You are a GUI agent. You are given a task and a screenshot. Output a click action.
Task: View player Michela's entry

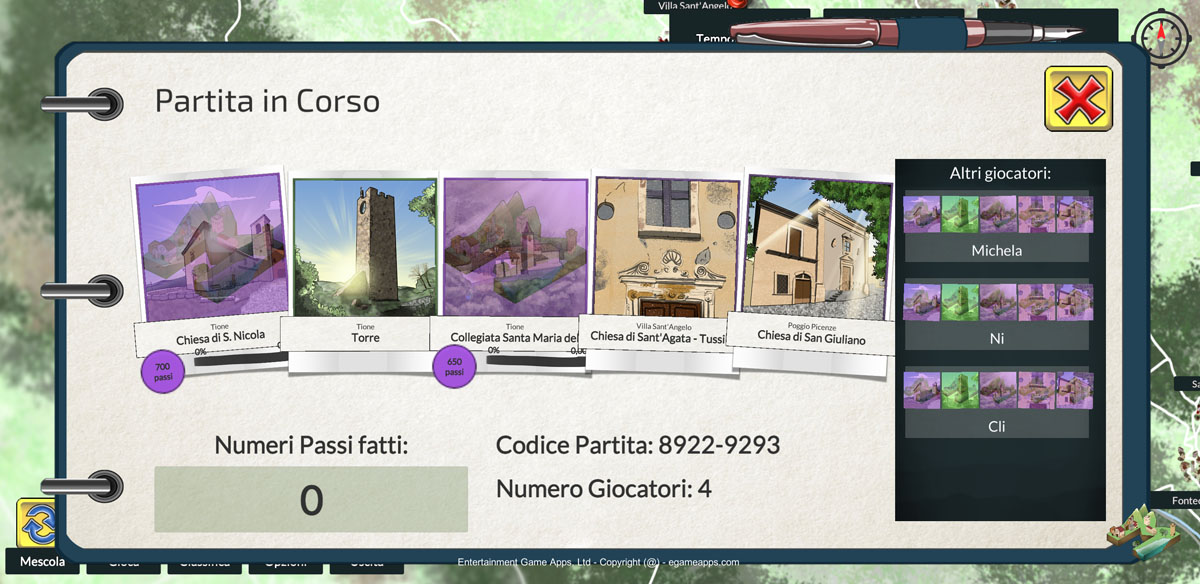coord(996,250)
